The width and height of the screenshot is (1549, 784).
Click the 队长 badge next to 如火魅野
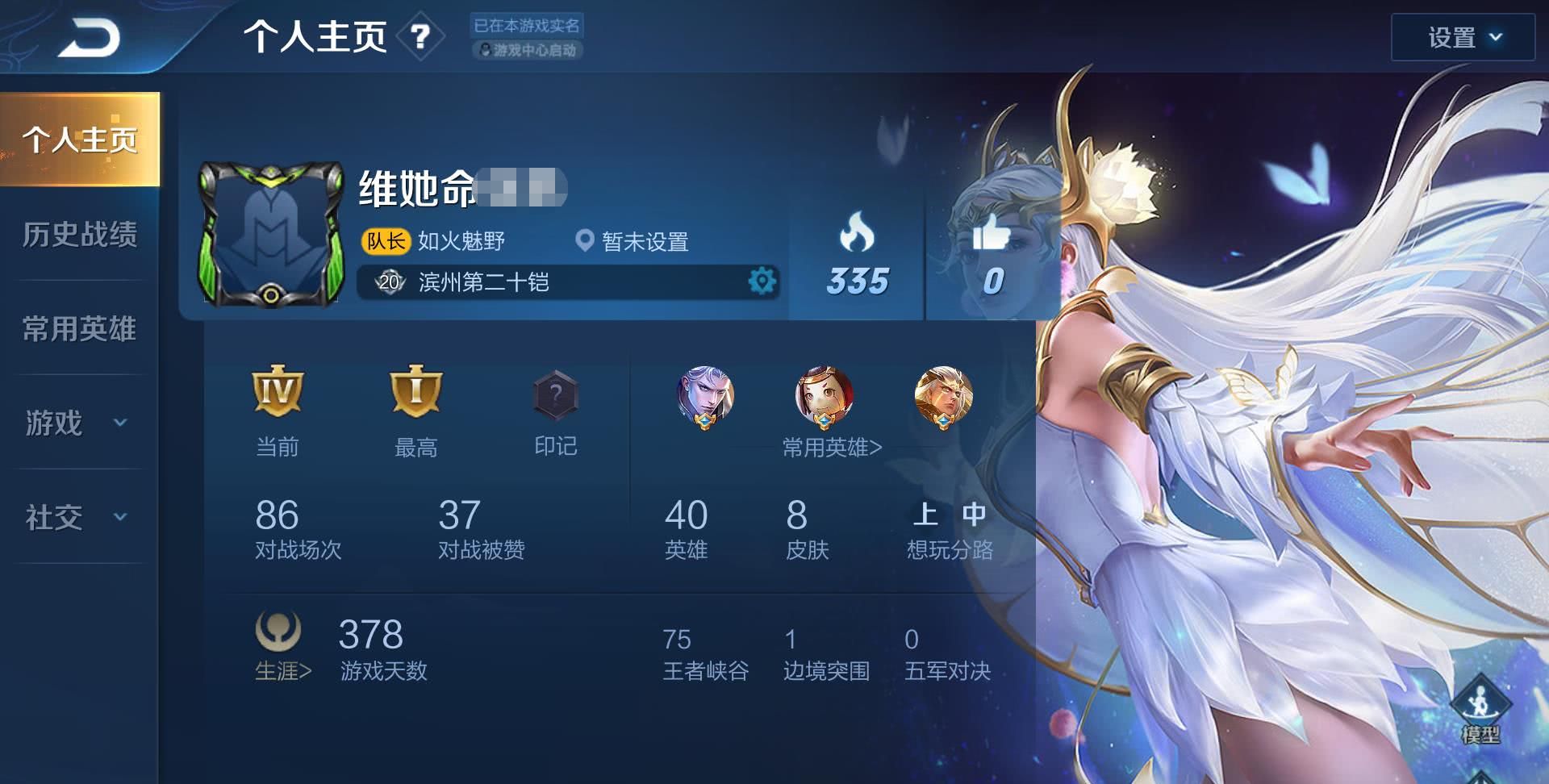click(386, 241)
